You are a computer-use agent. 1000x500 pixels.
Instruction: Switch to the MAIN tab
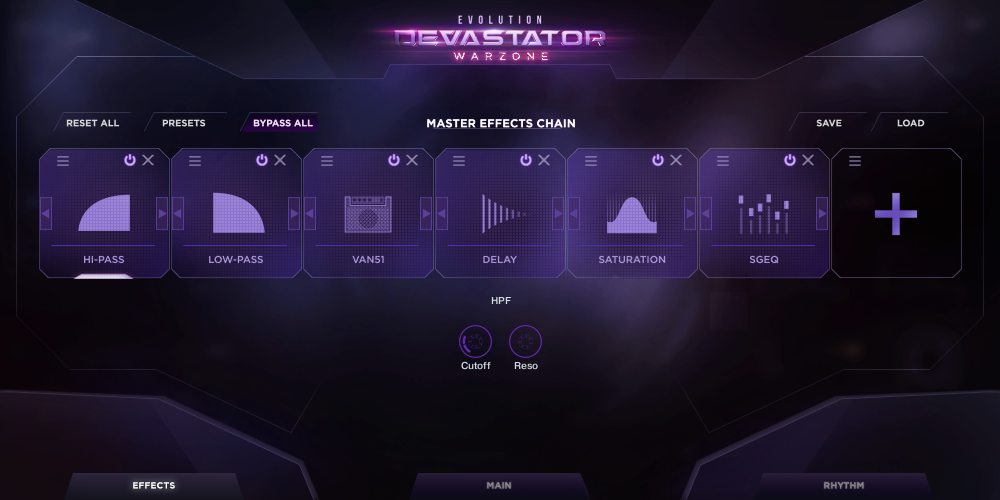click(x=499, y=486)
